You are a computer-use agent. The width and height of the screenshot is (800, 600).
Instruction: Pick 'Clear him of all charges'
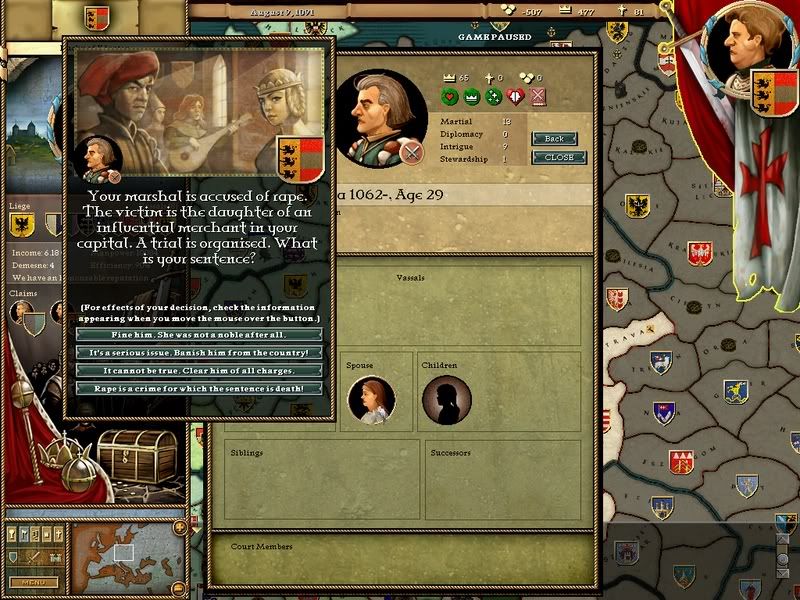point(199,370)
